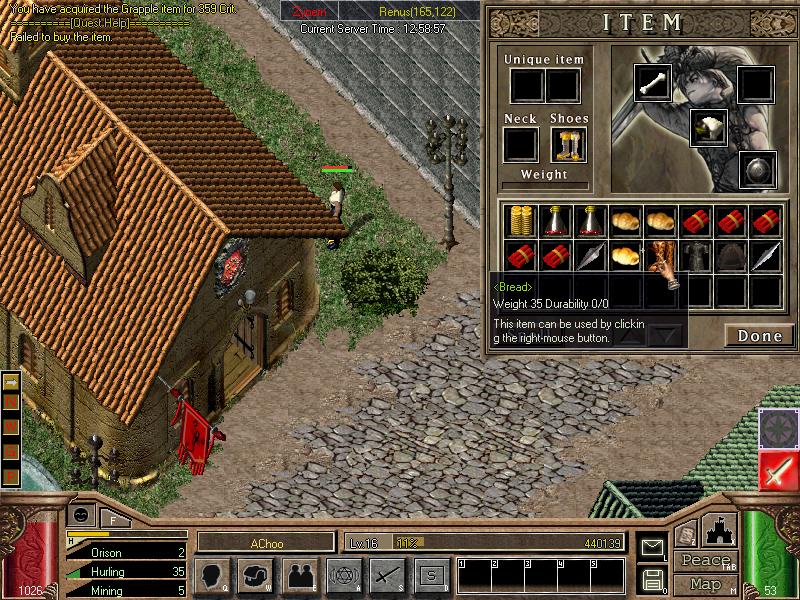This screenshot has width=800, height=600.
Task: Open the two-people party button
Action: [299, 575]
